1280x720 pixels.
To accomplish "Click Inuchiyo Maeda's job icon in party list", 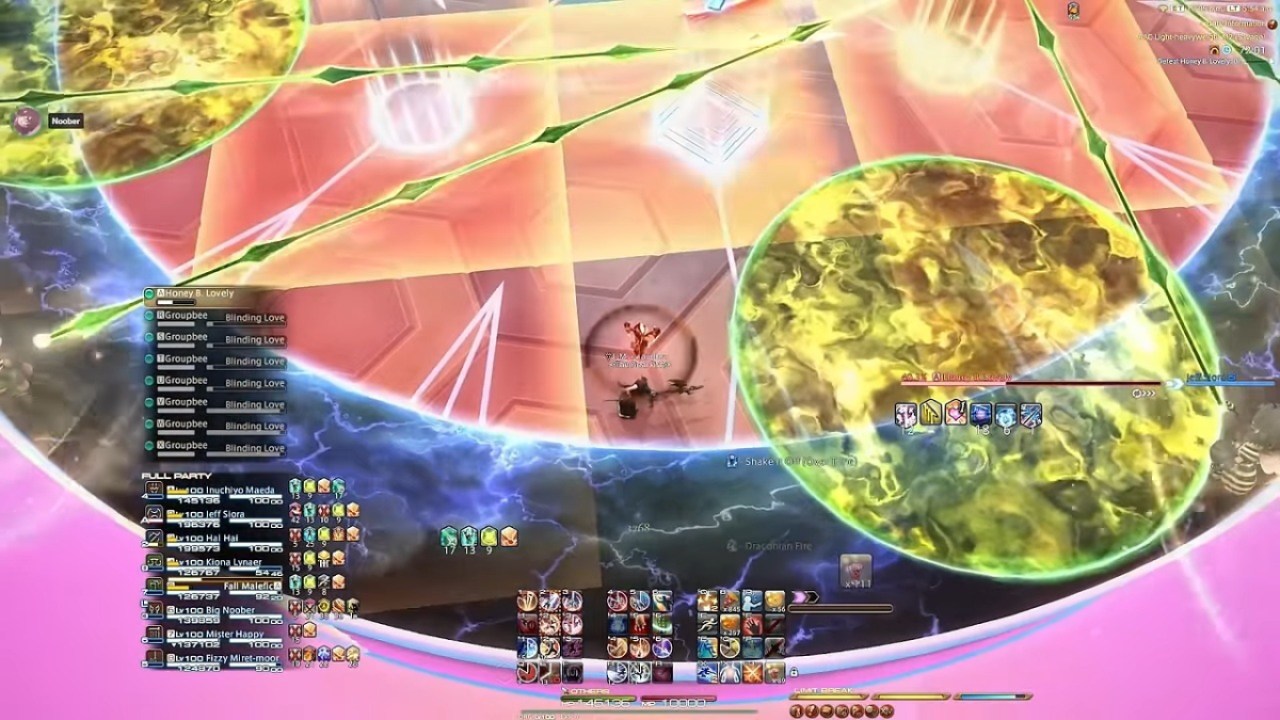I will 152,489.
